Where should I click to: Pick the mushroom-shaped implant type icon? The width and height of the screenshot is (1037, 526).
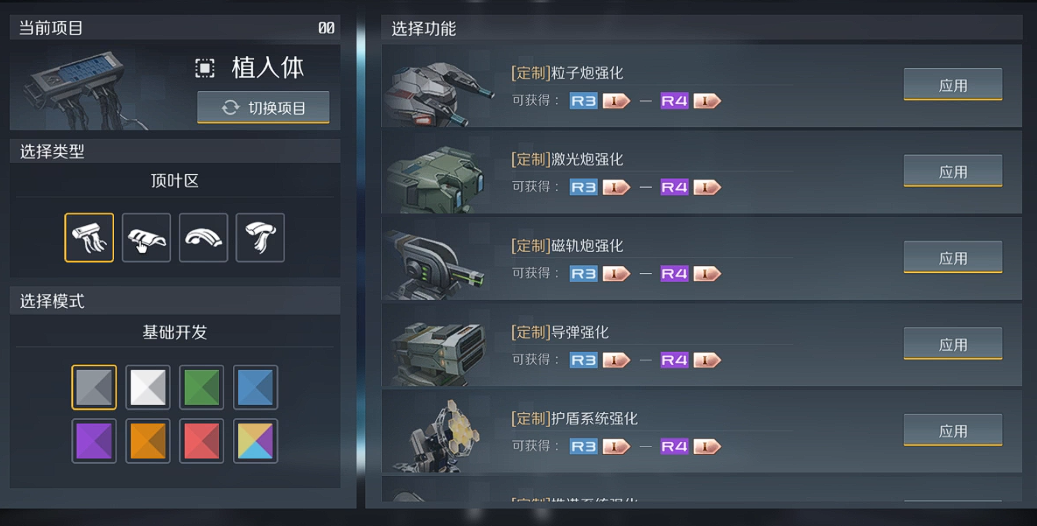click(x=260, y=238)
